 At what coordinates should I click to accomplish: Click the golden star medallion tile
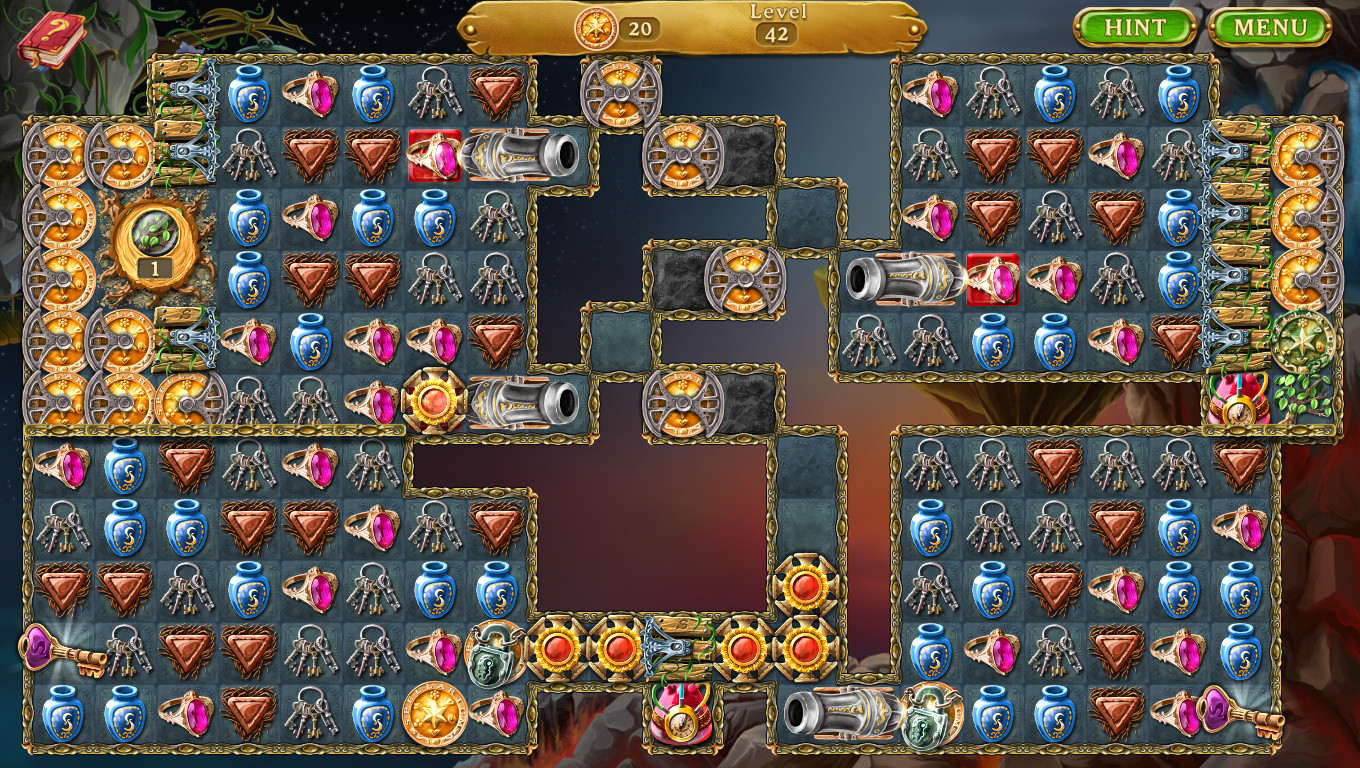436,712
